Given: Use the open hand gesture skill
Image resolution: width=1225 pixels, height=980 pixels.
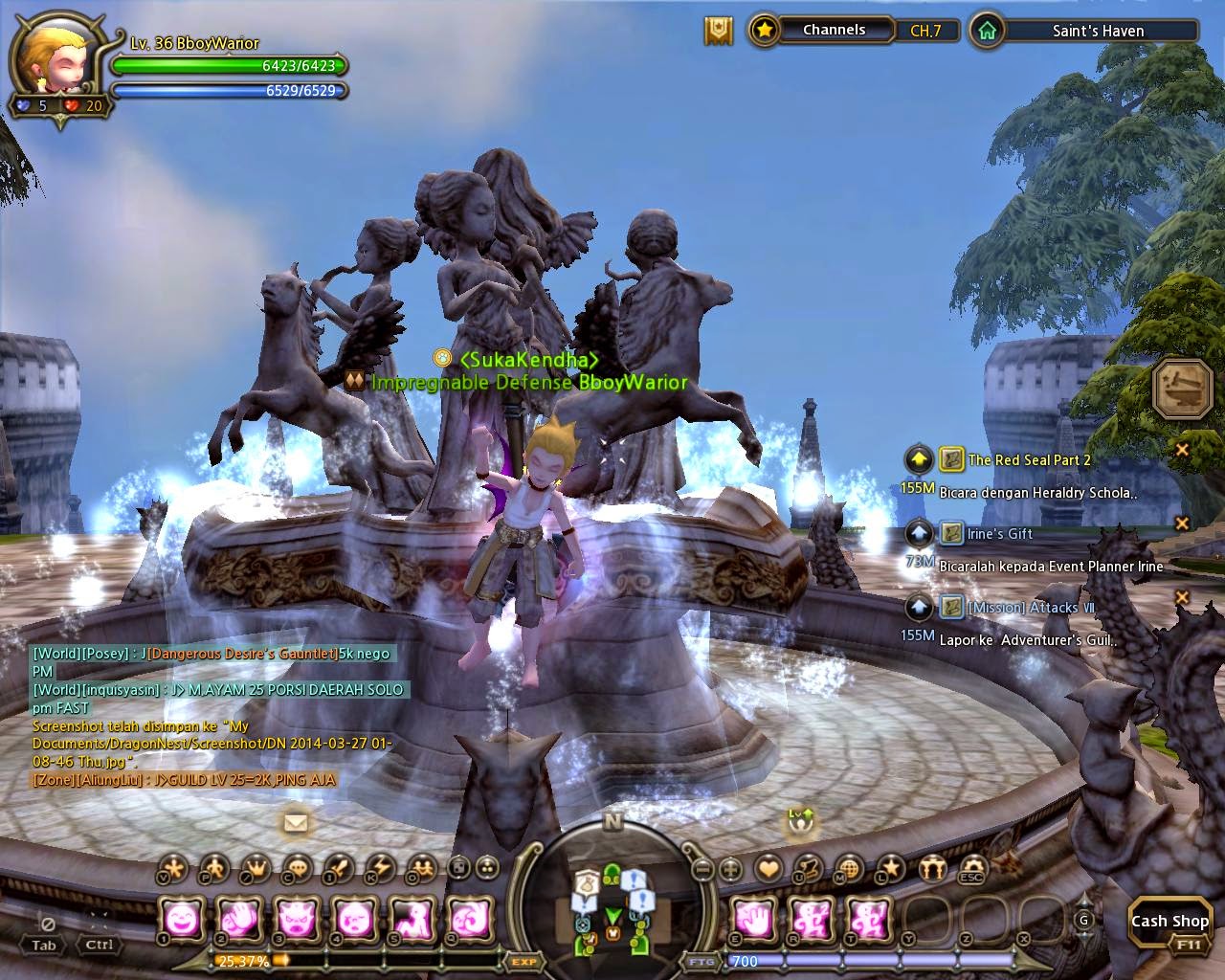Looking at the screenshot, I should click(x=755, y=920).
